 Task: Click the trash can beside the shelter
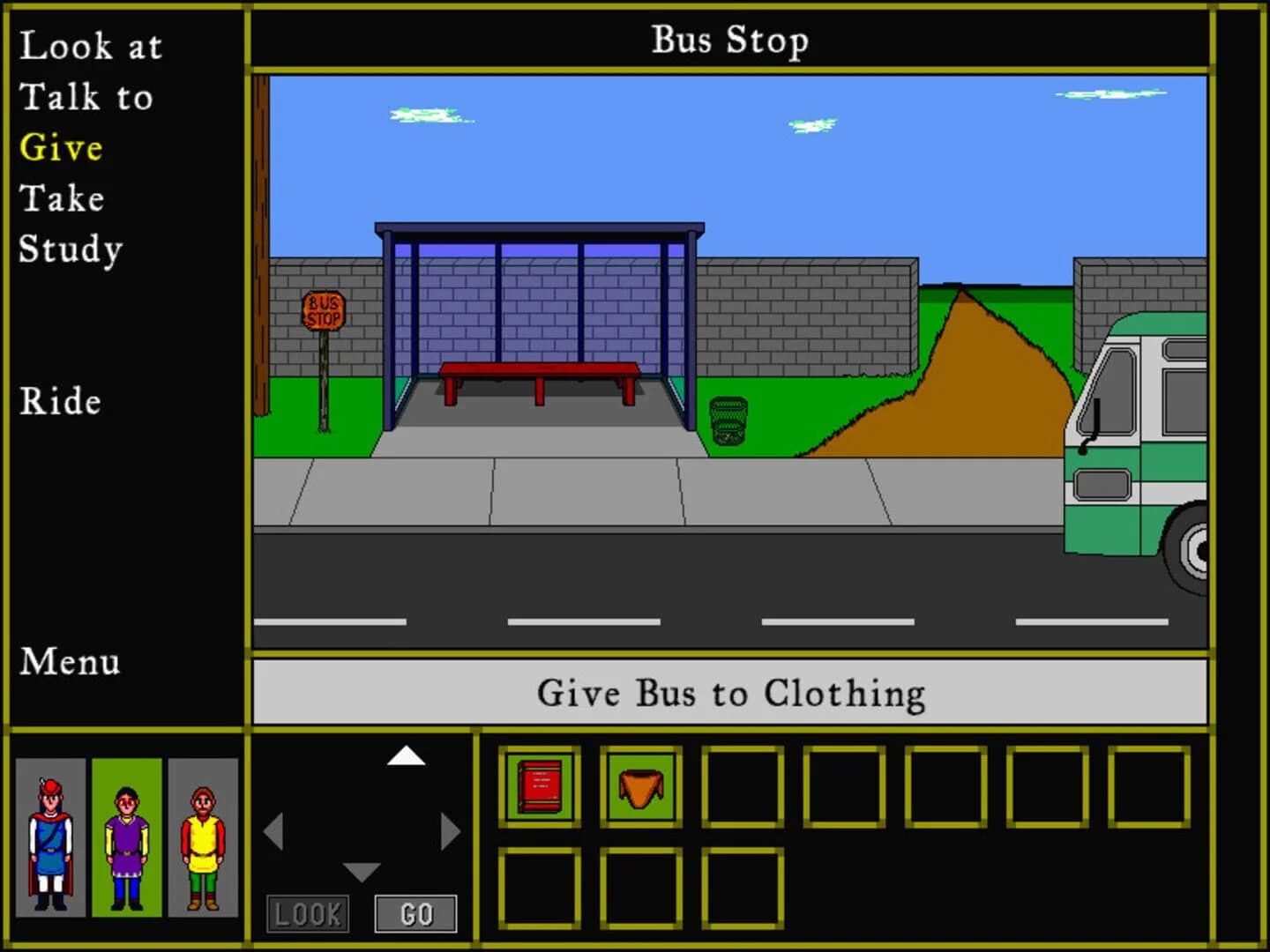click(x=727, y=421)
